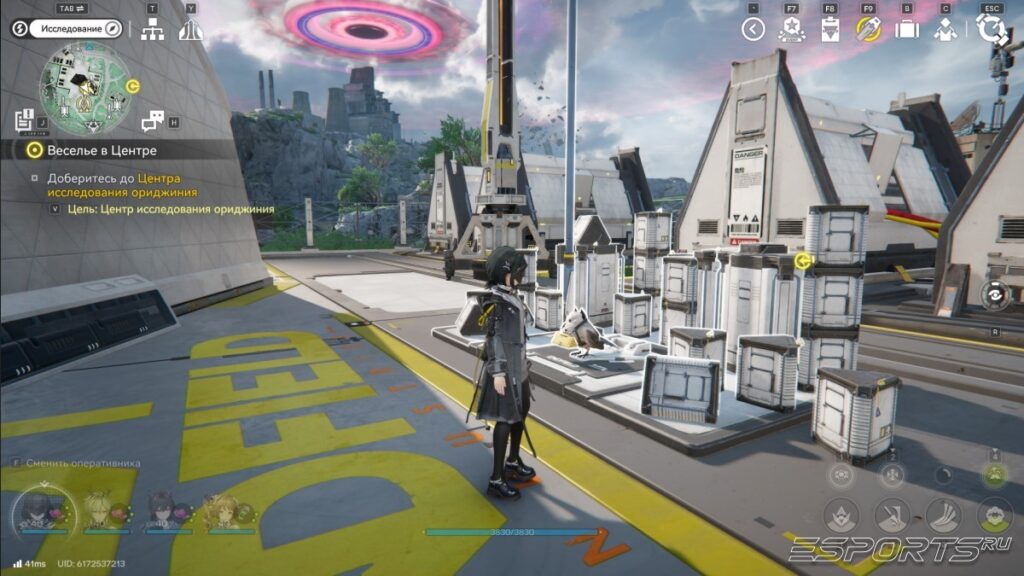Open the briefcase inventory icon

907,29
